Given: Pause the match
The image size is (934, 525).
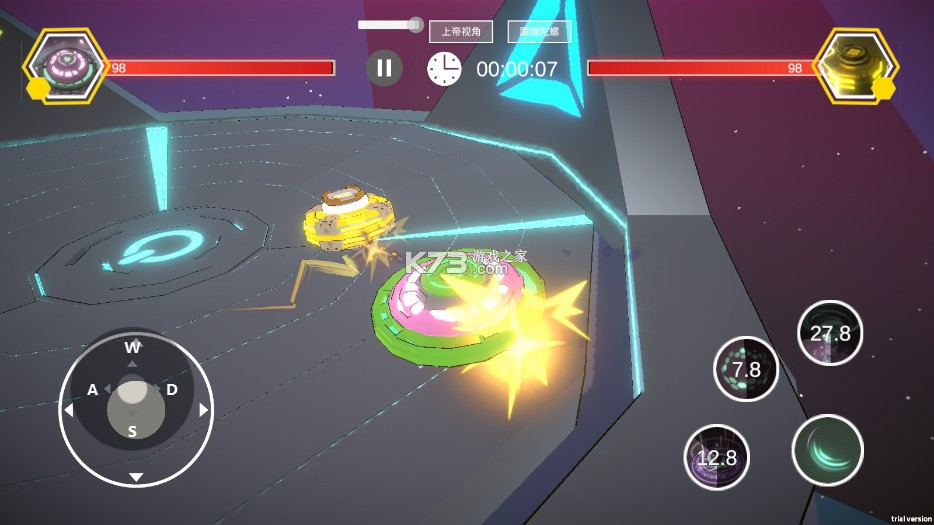Looking at the screenshot, I should pyautogui.click(x=384, y=68).
